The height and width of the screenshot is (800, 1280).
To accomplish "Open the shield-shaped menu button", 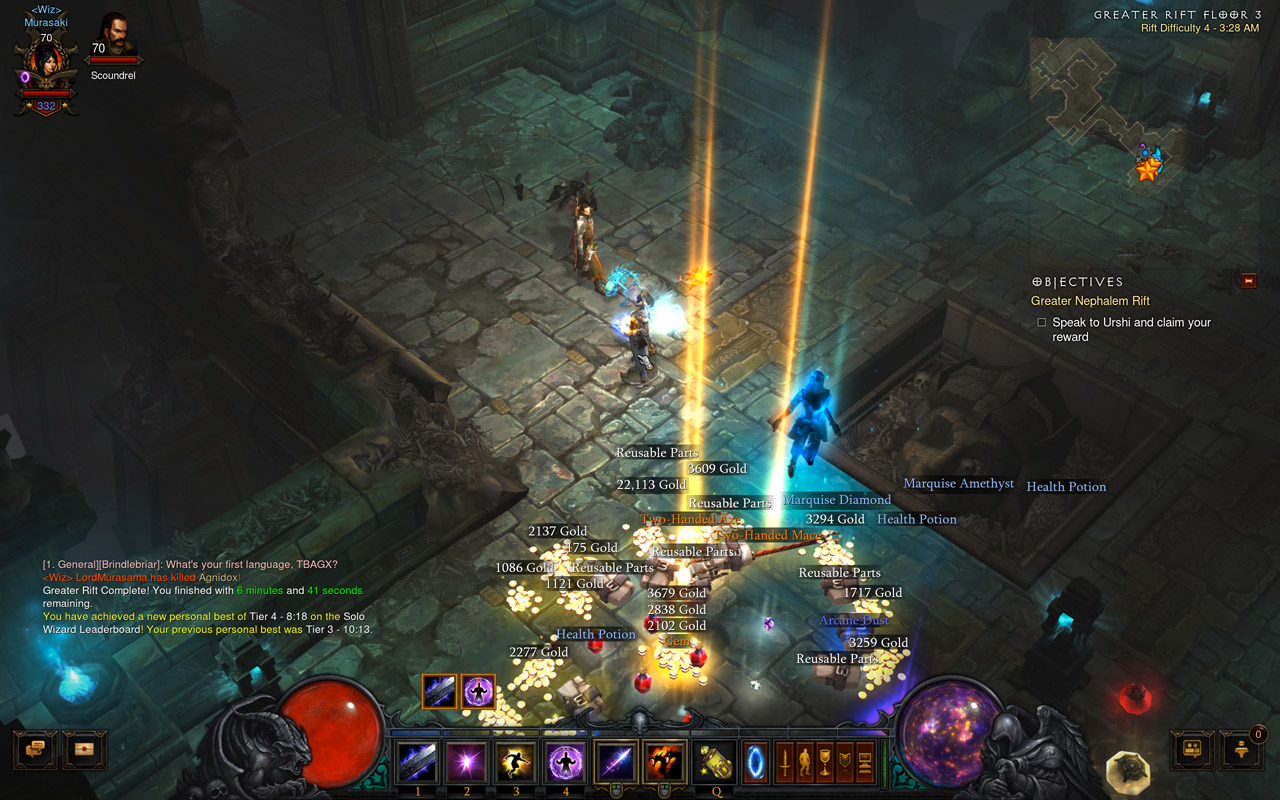I will tap(845, 763).
